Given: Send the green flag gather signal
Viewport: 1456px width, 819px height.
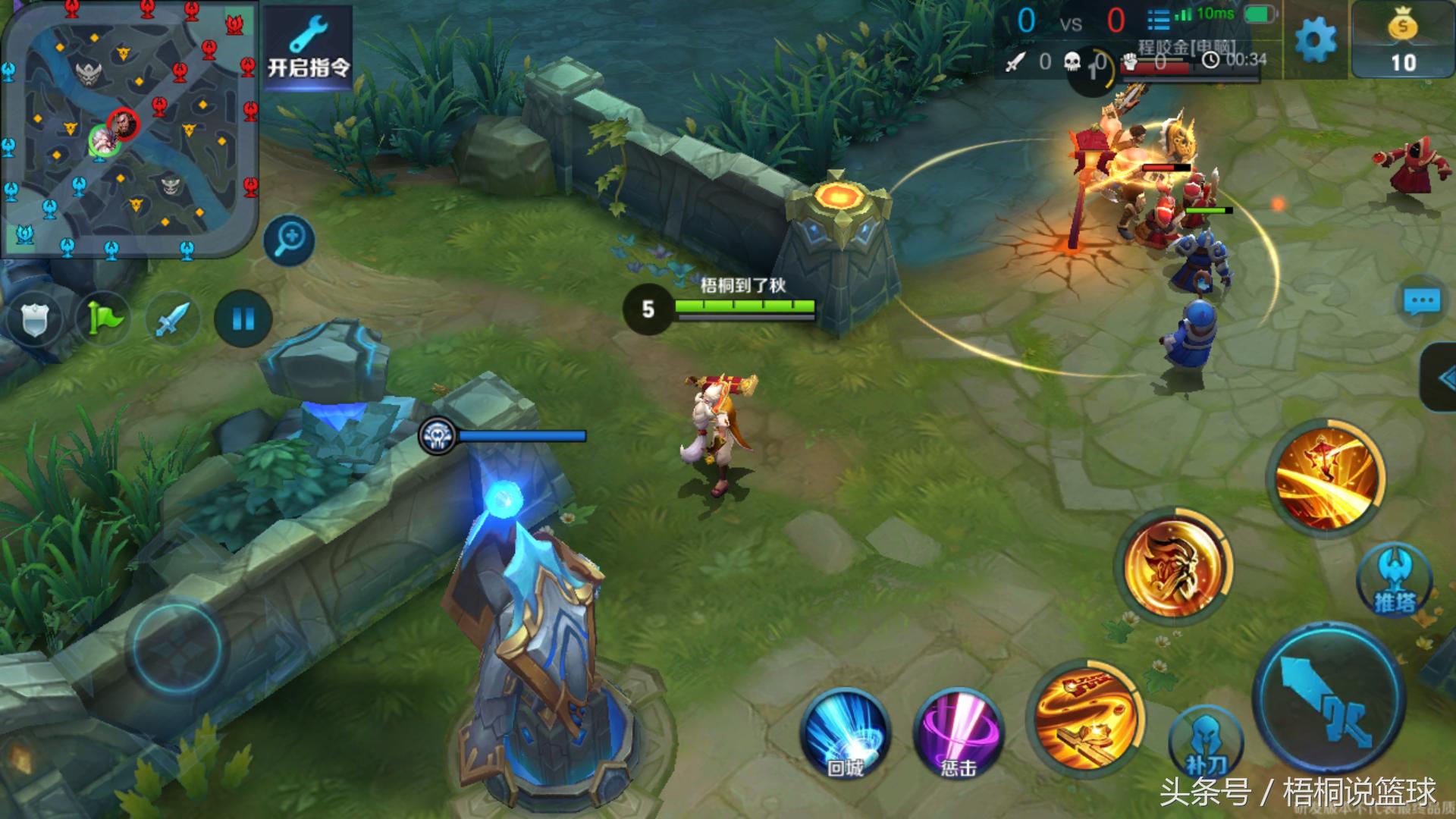Looking at the screenshot, I should click(x=104, y=319).
